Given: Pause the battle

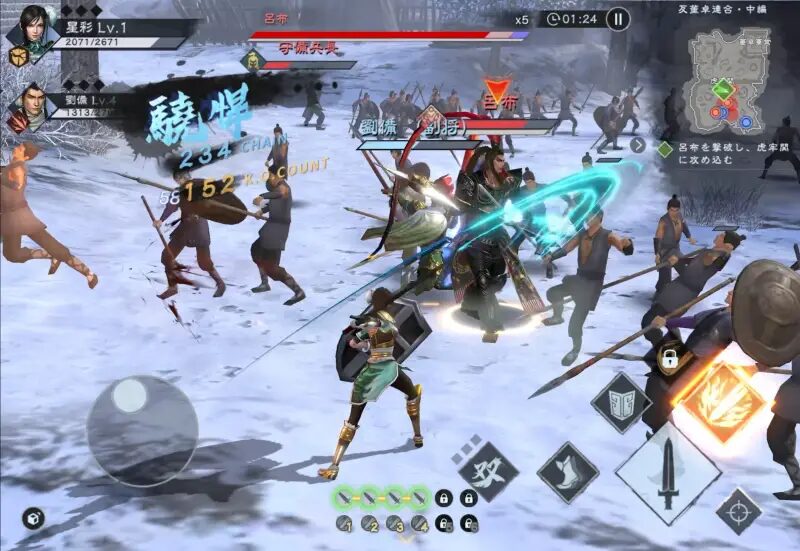Looking at the screenshot, I should [618, 19].
